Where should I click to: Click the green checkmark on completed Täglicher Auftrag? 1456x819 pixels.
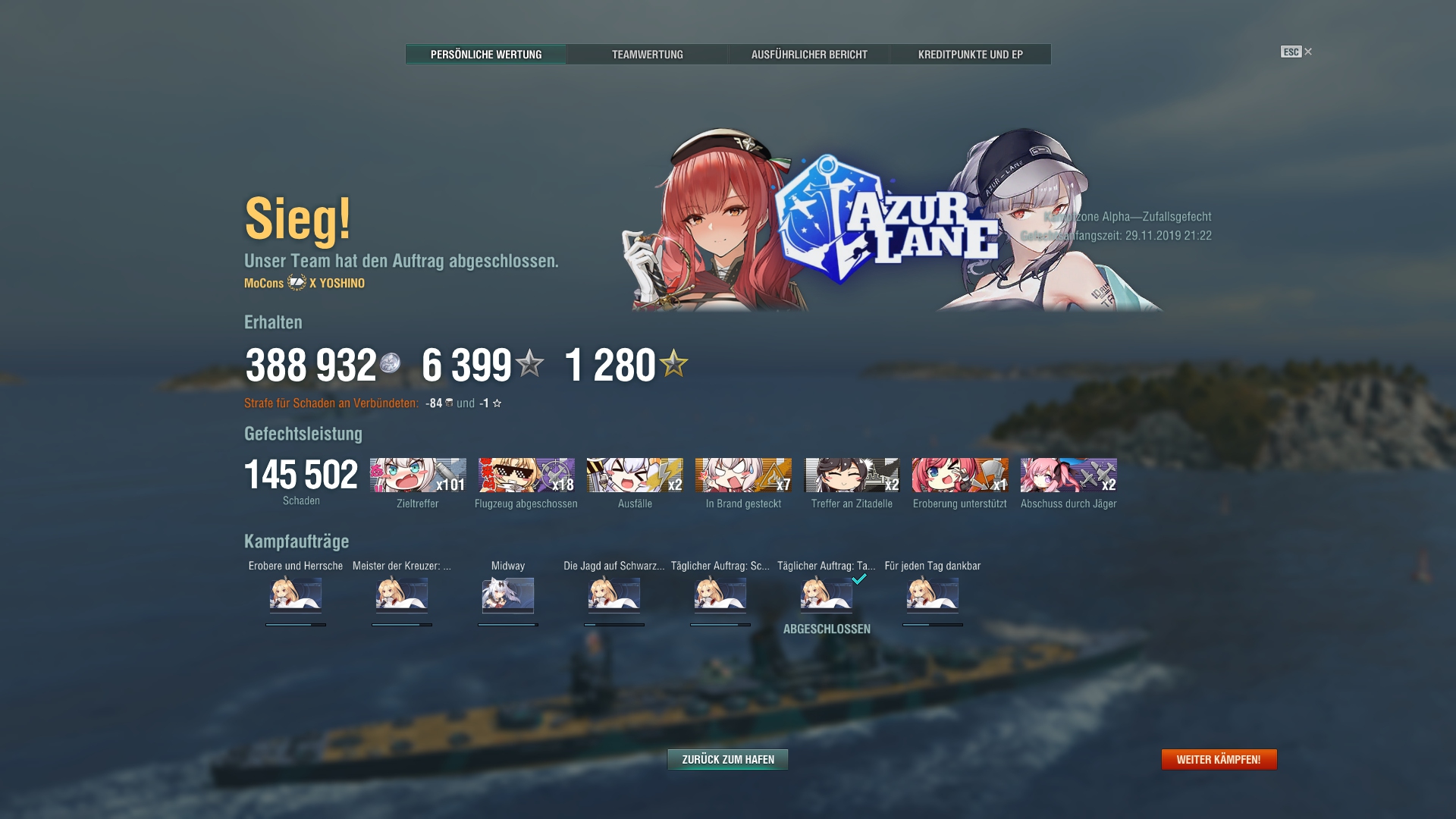(x=860, y=577)
